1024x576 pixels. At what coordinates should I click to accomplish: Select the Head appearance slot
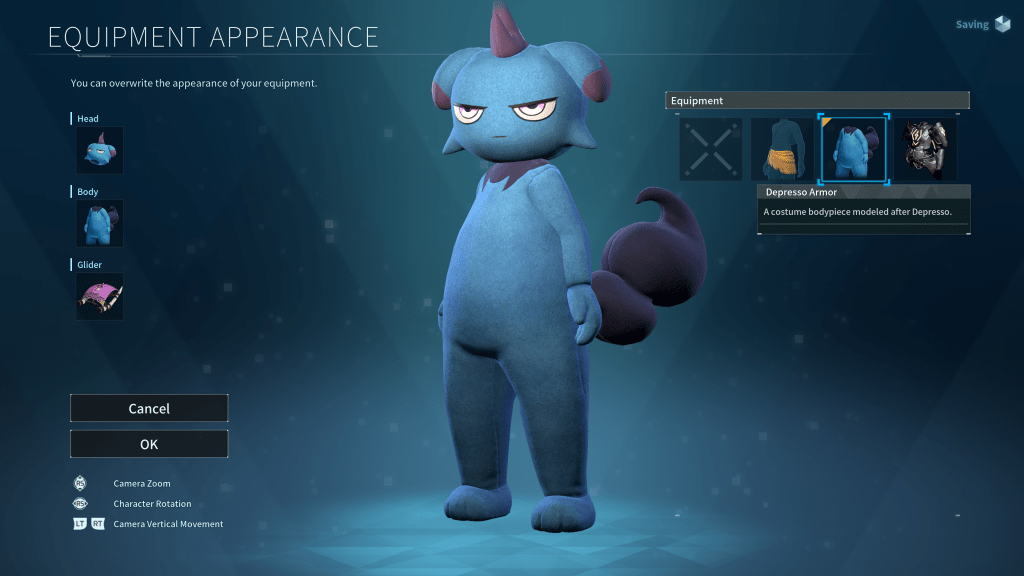click(x=100, y=151)
